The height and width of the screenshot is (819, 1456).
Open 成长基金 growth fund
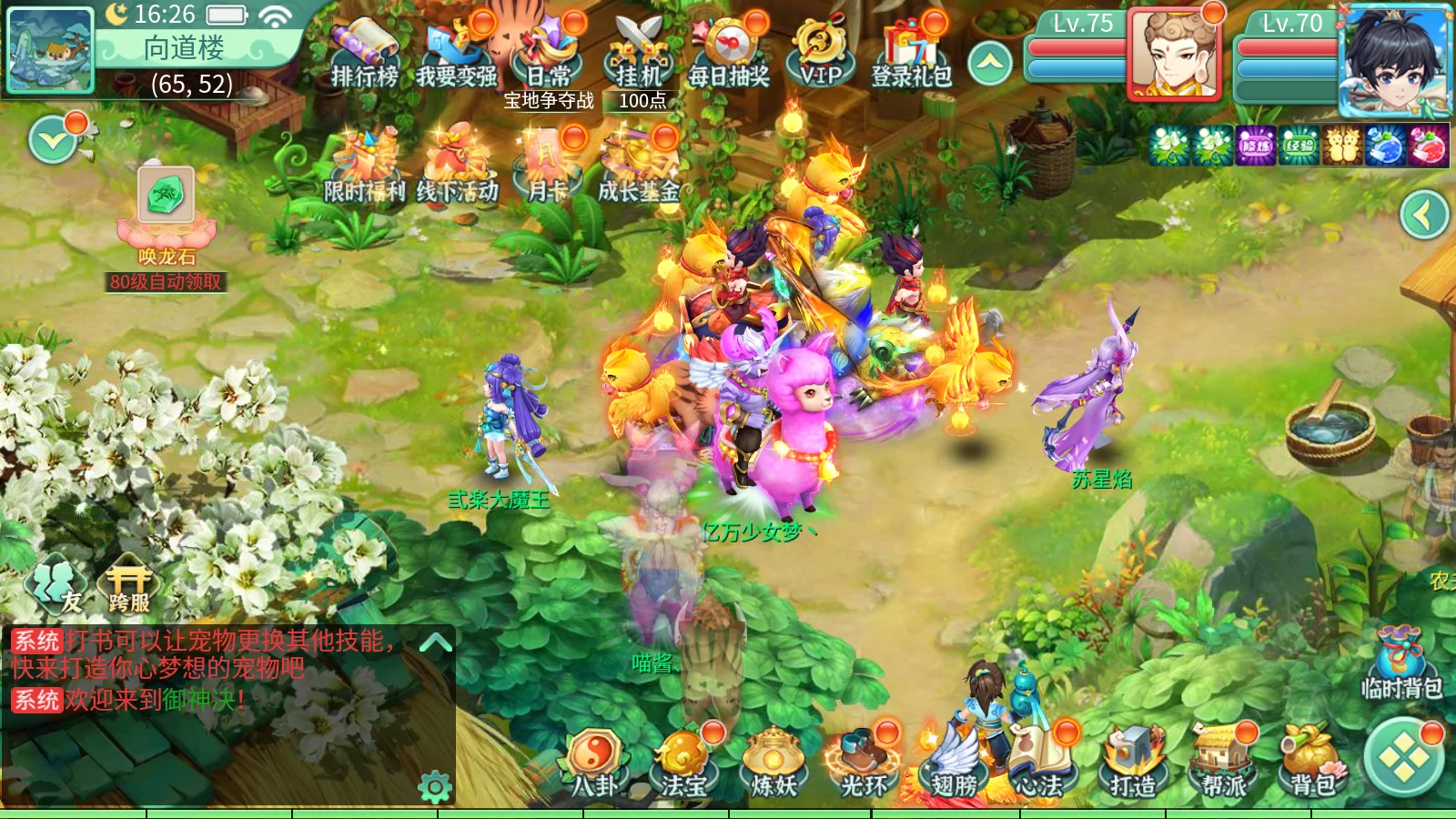pos(639,168)
